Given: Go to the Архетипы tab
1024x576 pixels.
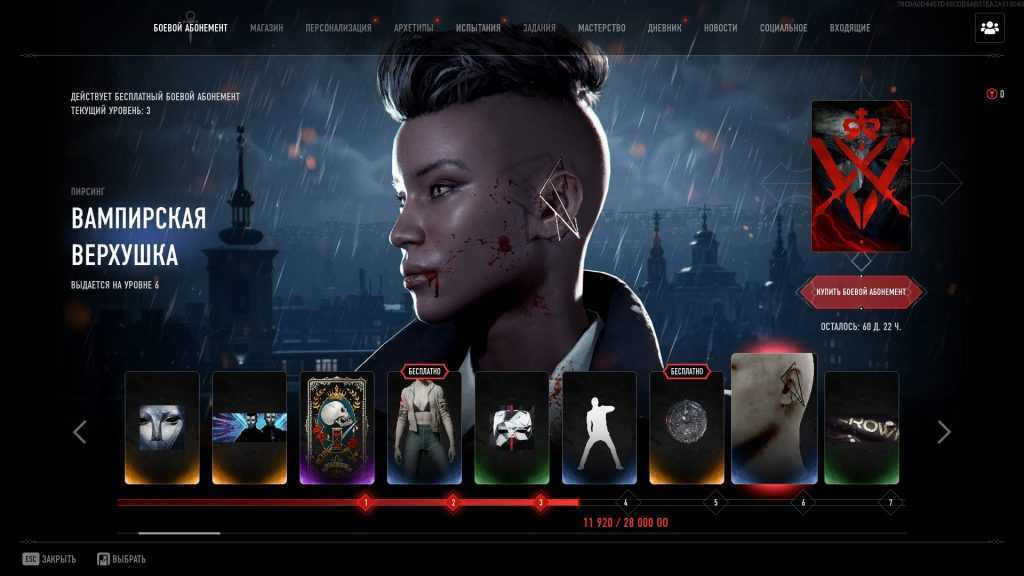Looking at the screenshot, I should (414, 28).
